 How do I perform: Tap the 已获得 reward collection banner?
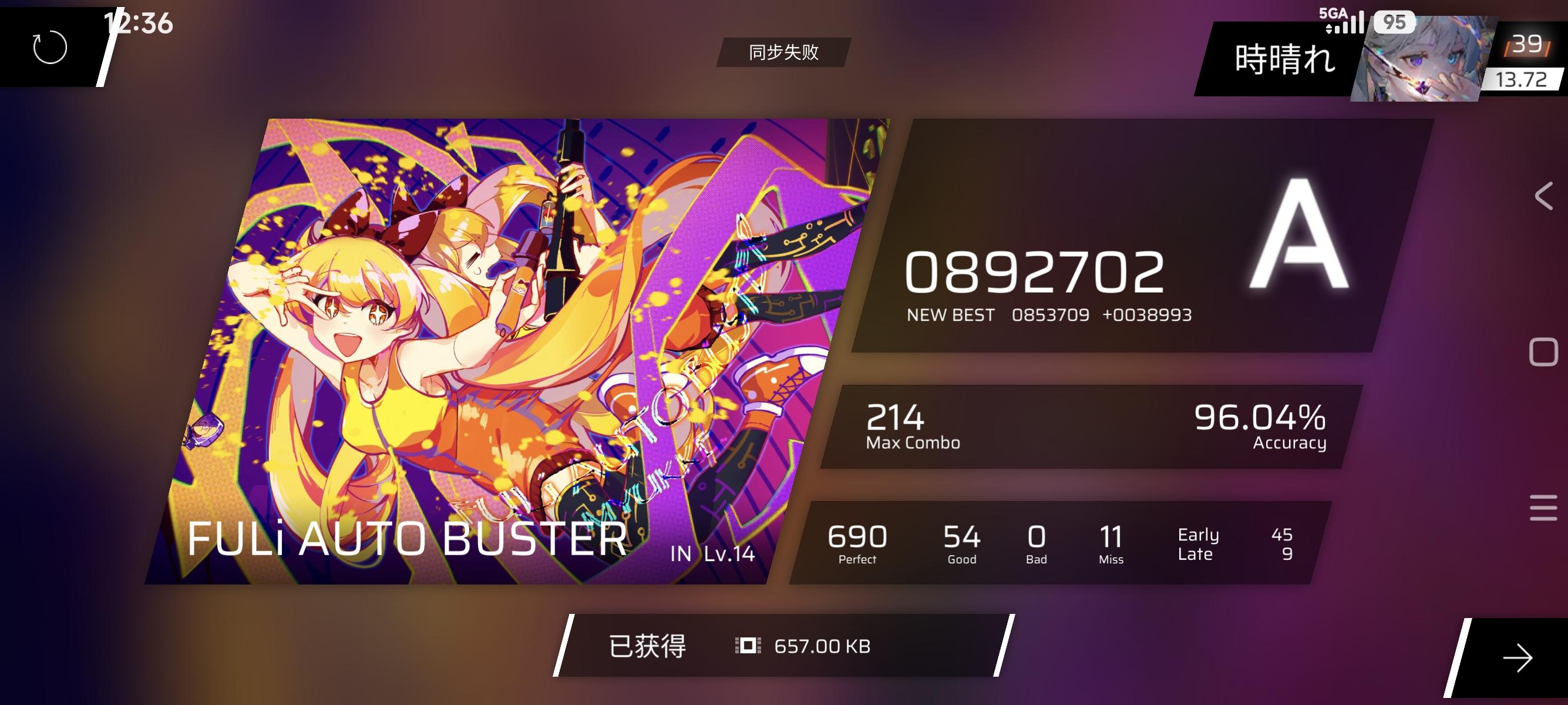648,645
